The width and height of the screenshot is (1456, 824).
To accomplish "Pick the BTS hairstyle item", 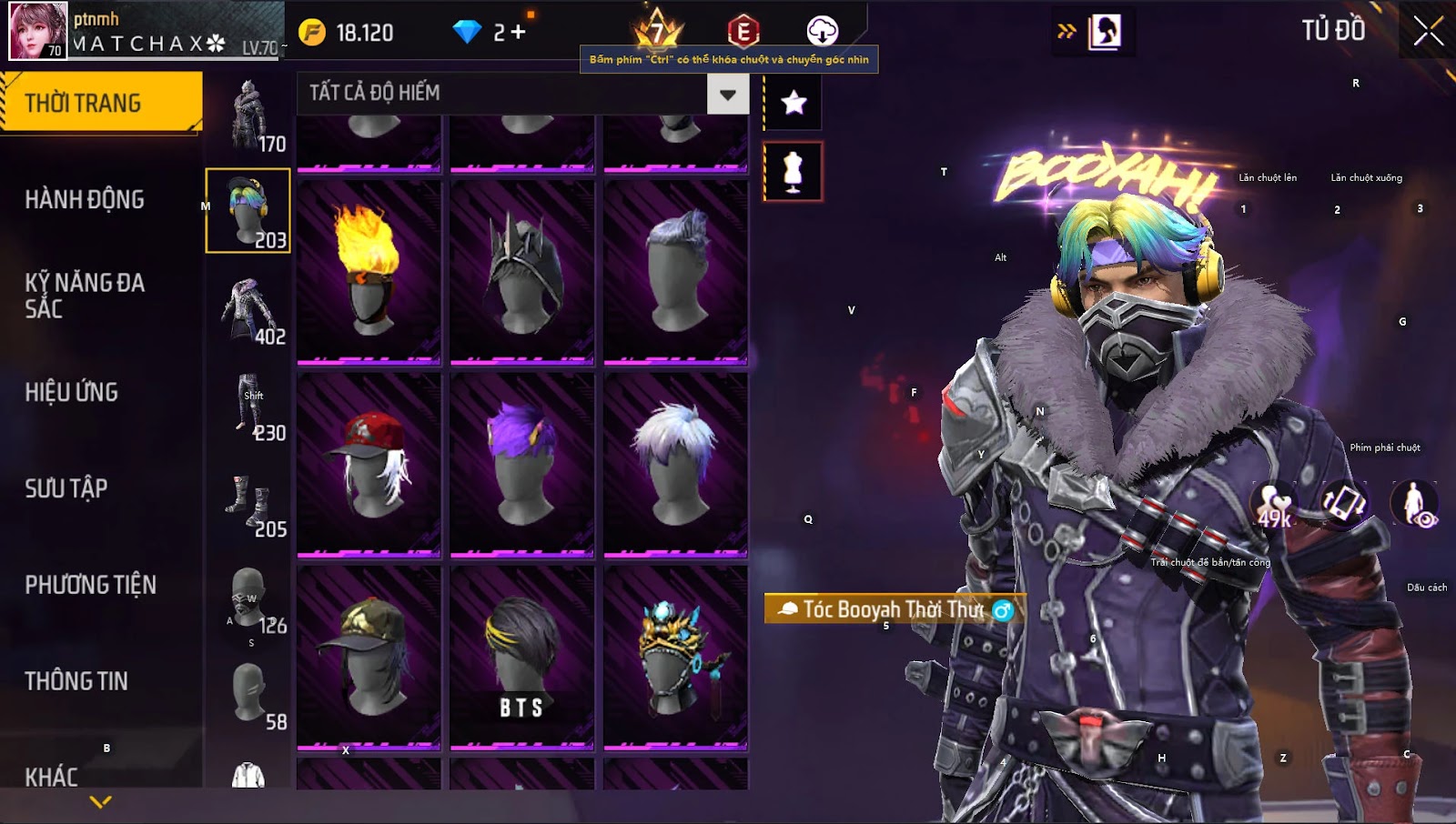I will [521, 657].
